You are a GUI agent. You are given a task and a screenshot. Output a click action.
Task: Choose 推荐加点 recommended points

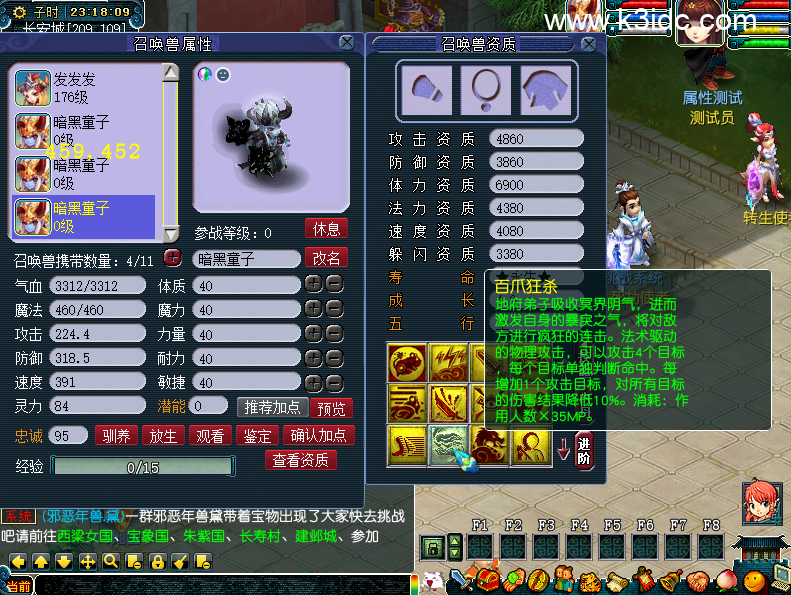270,407
